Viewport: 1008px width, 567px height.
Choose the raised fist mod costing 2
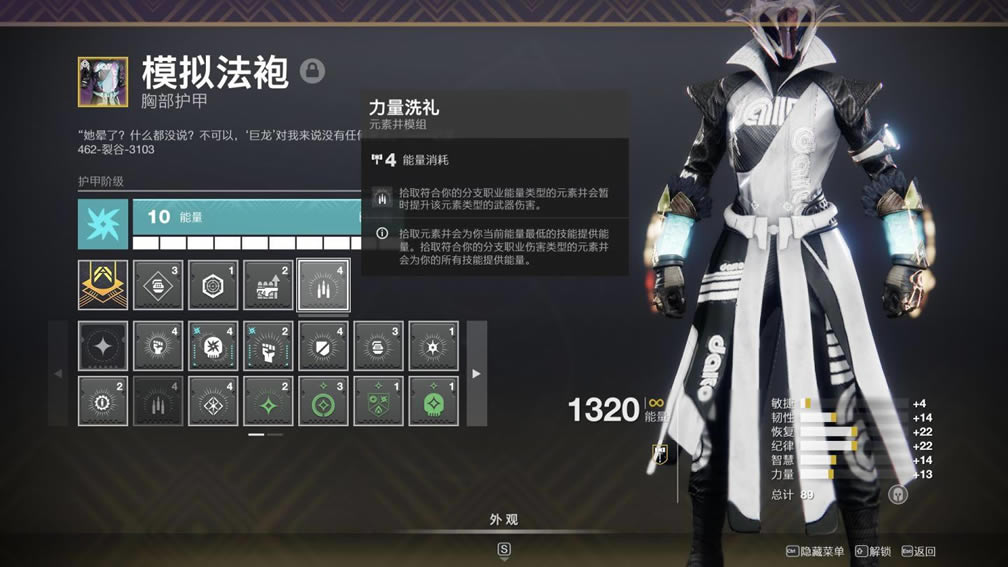click(x=268, y=346)
